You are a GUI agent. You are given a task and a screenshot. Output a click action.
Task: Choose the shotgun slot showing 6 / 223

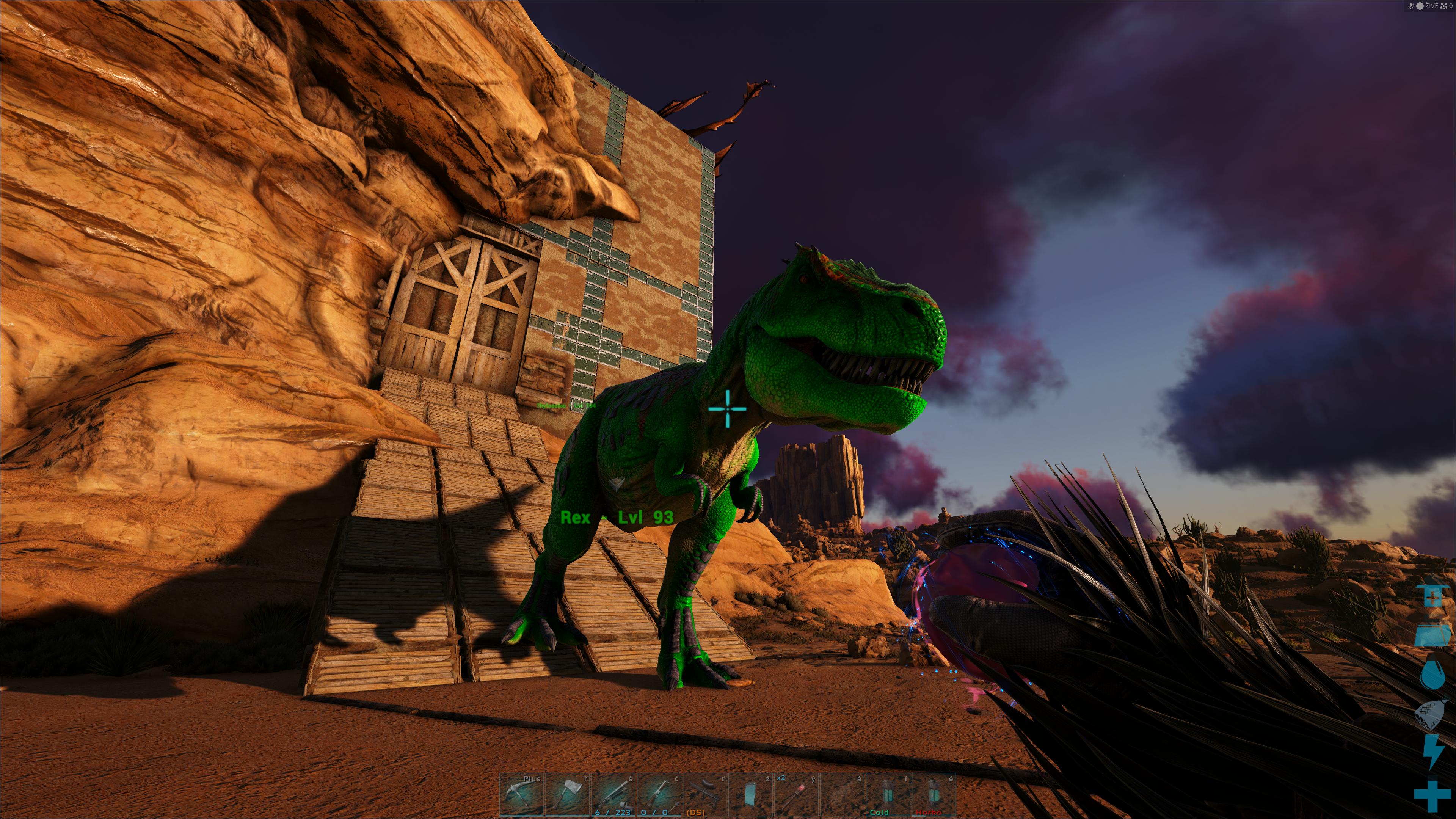point(613,794)
